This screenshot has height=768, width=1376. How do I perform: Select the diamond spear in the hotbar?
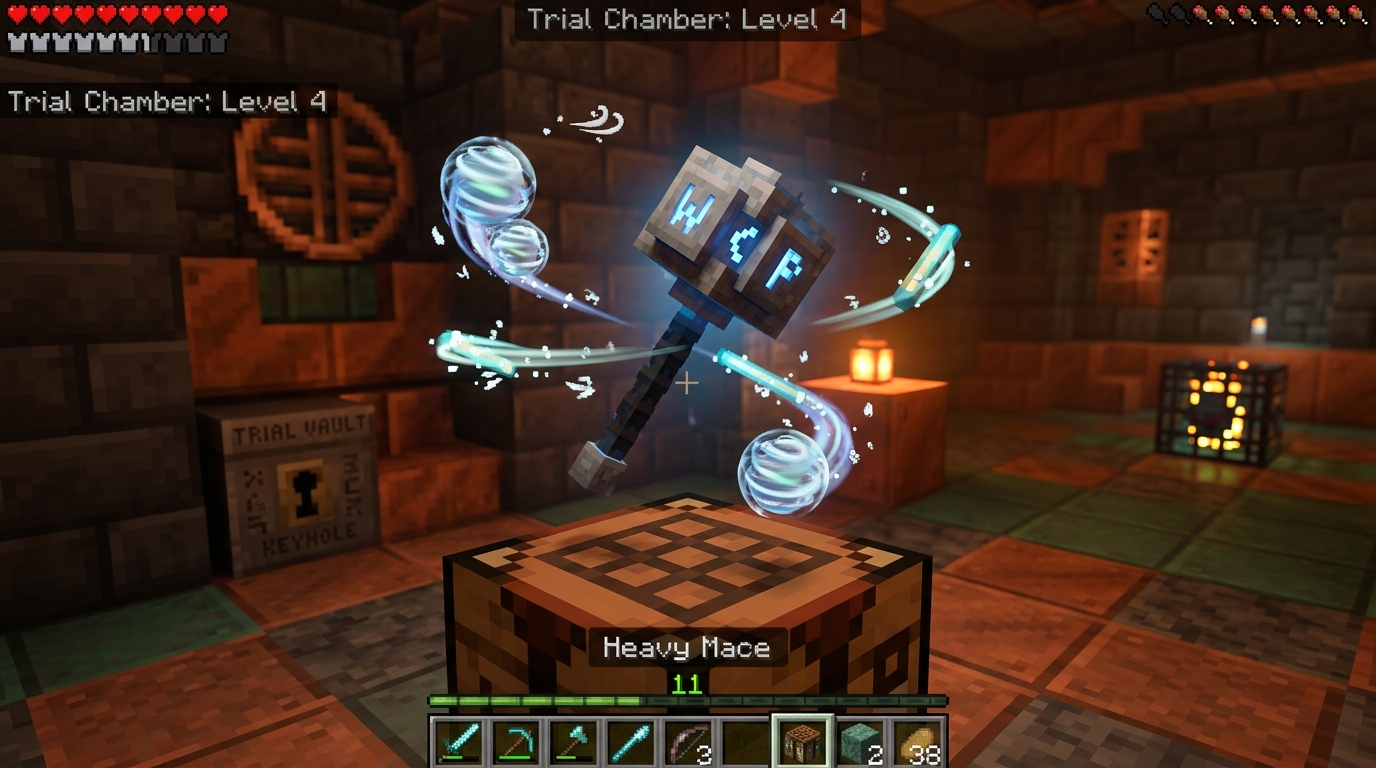[x=628, y=740]
